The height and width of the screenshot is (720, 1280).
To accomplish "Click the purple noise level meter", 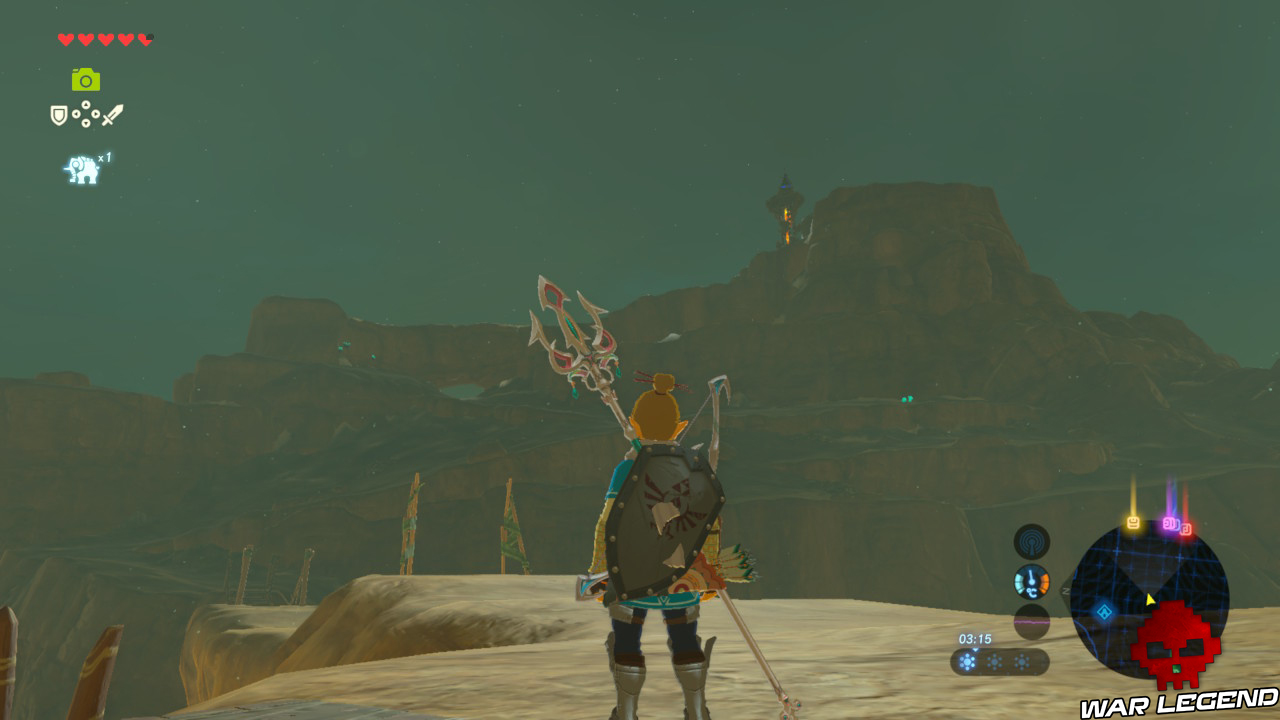I will (x=1031, y=622).
